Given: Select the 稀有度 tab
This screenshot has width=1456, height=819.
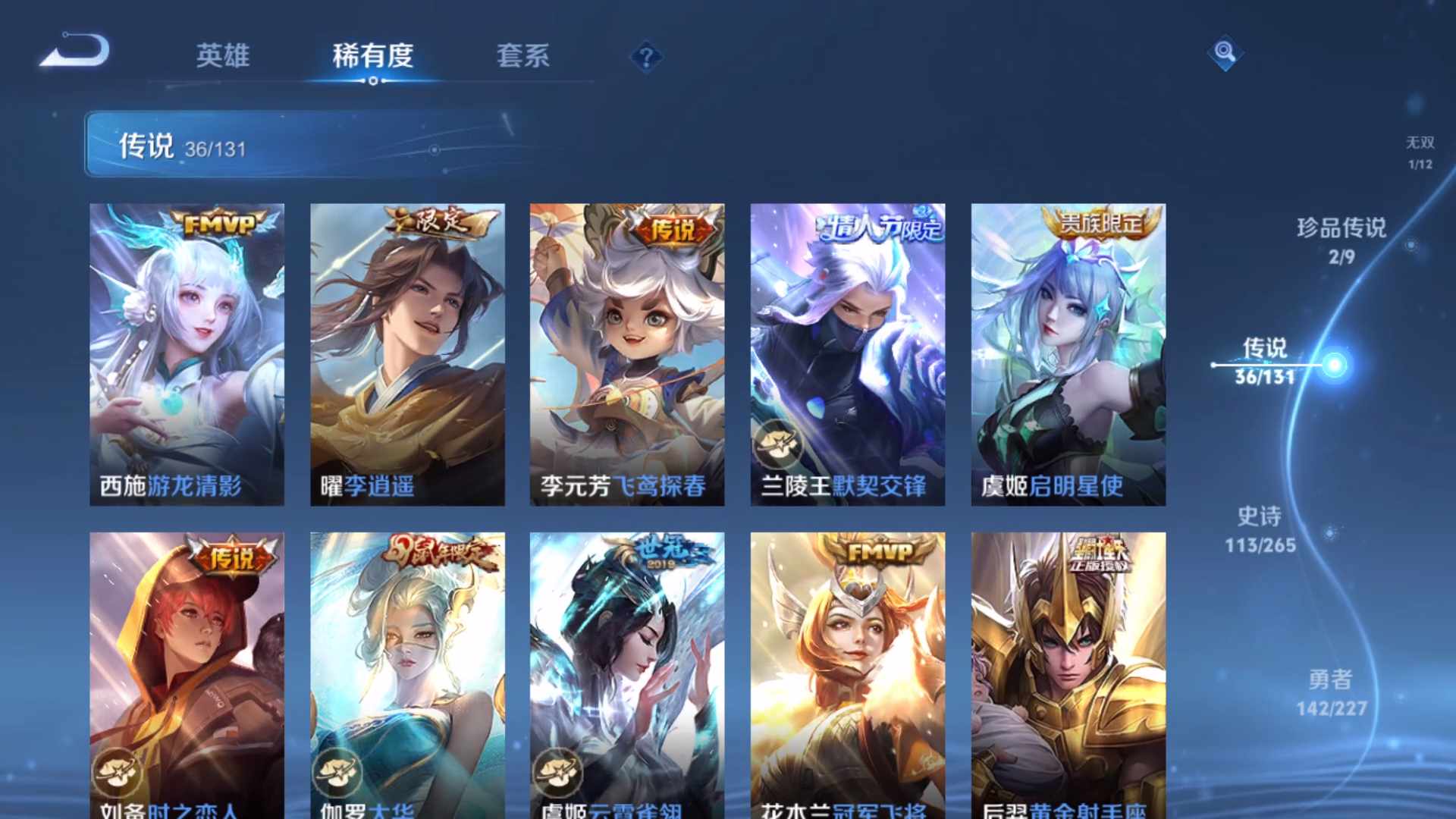Looking at the screenshot, I should [x=372, y=55].
